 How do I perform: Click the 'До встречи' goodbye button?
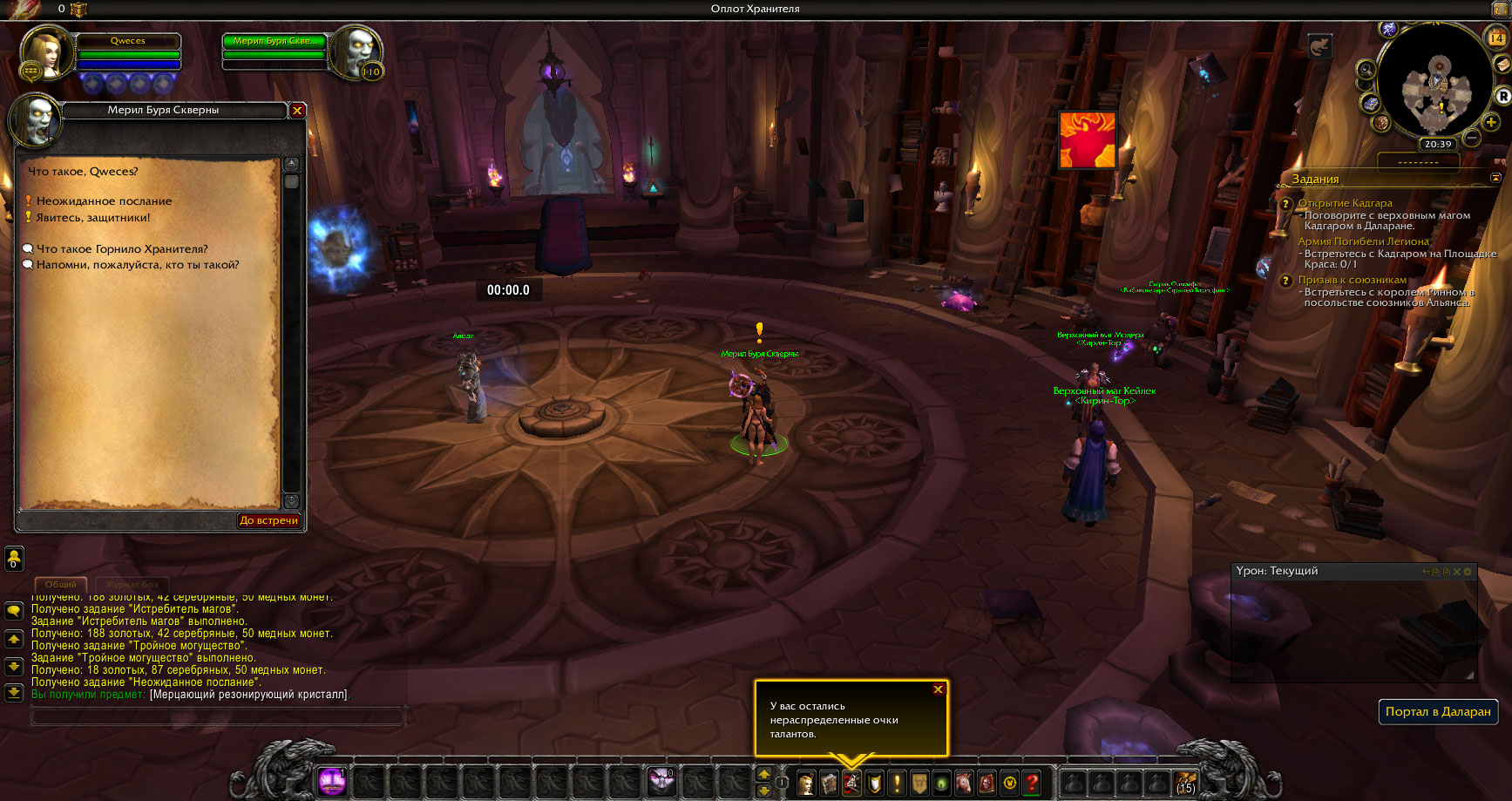point(269,520)
